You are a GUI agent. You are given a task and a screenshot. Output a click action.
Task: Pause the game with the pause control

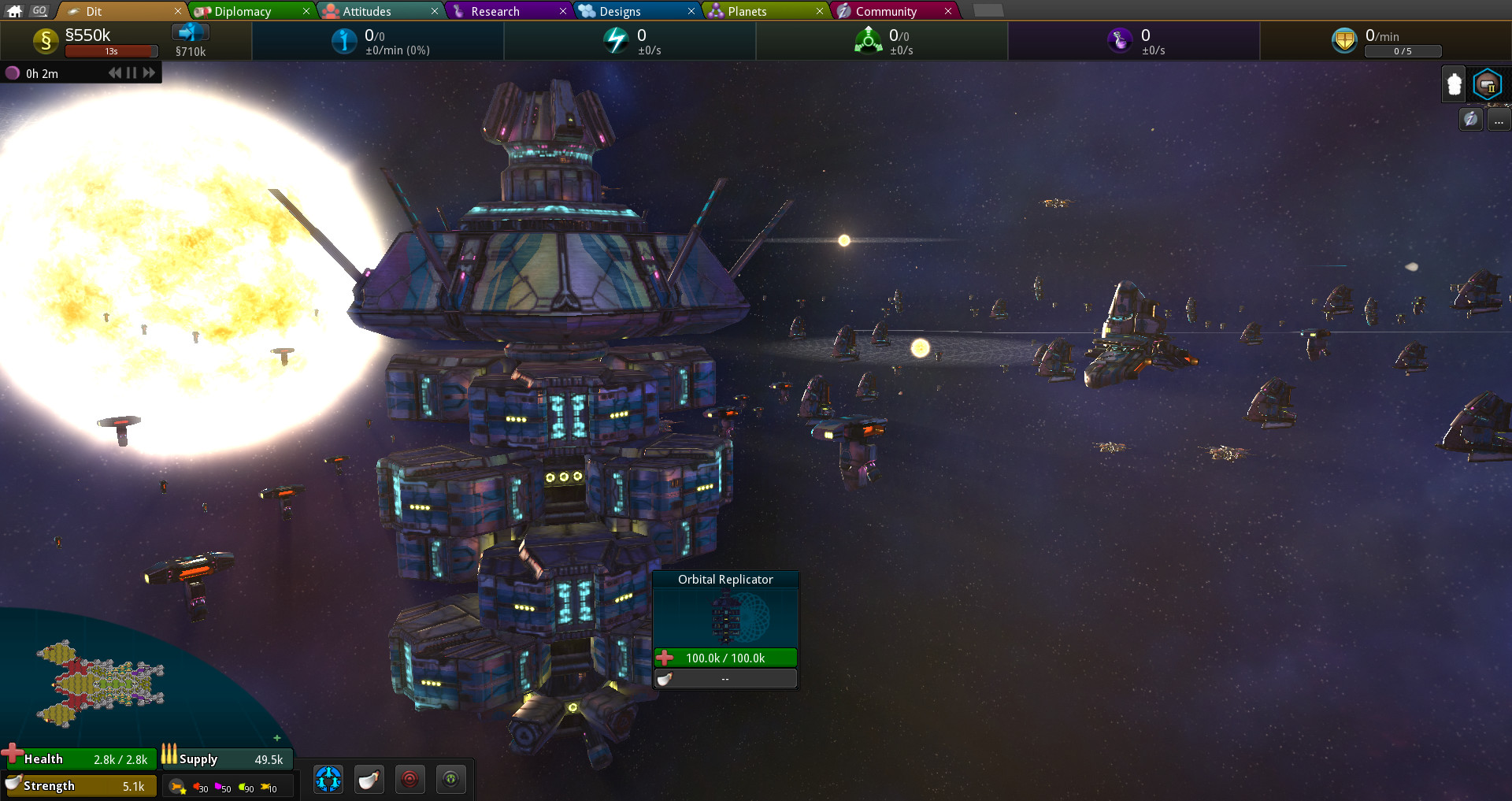(x=131, y=72)
